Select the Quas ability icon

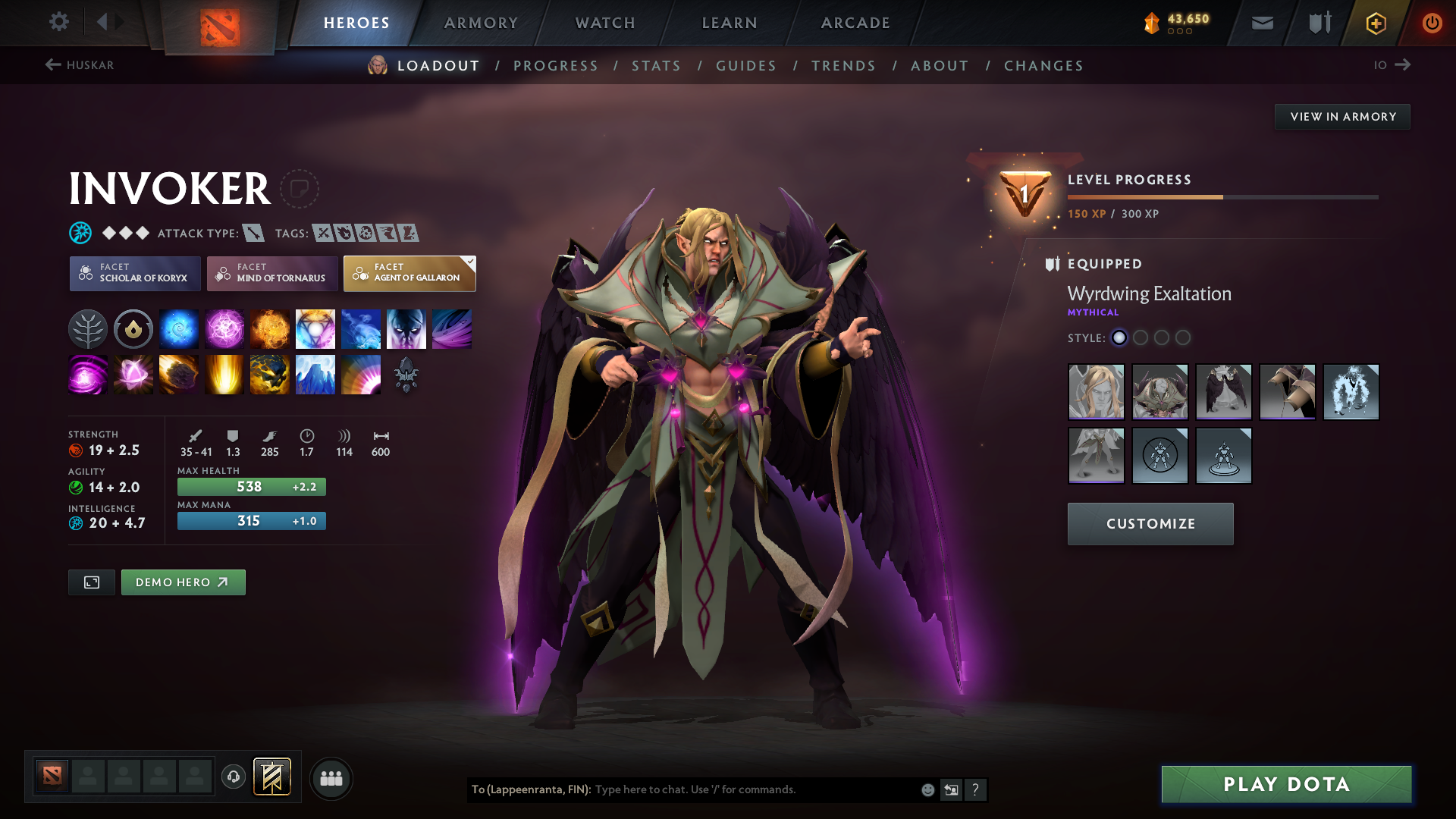point(179,328)
